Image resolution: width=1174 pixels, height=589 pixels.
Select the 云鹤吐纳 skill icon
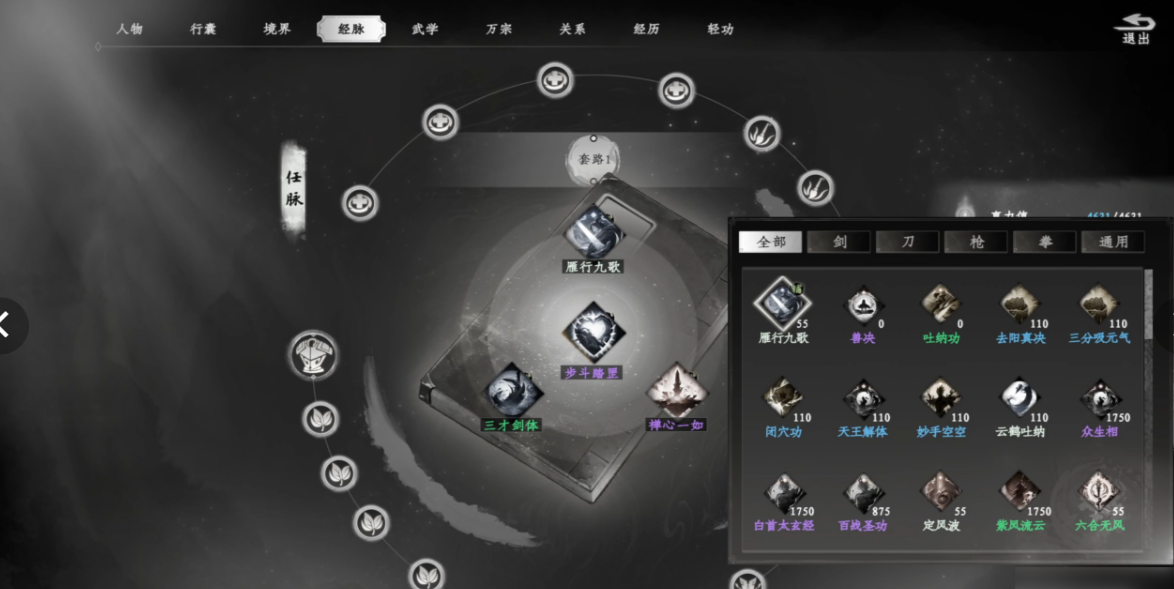1019,399
